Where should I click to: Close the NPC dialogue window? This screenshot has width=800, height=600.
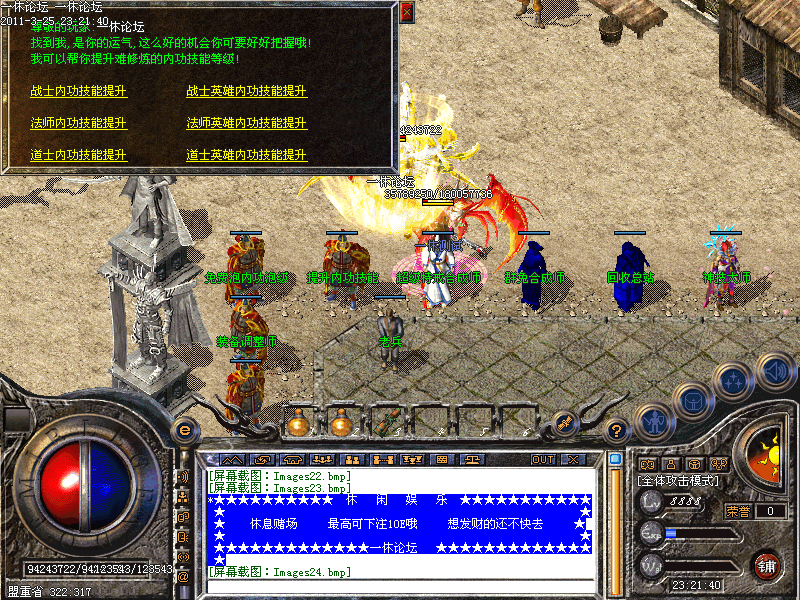pos(406,13)
